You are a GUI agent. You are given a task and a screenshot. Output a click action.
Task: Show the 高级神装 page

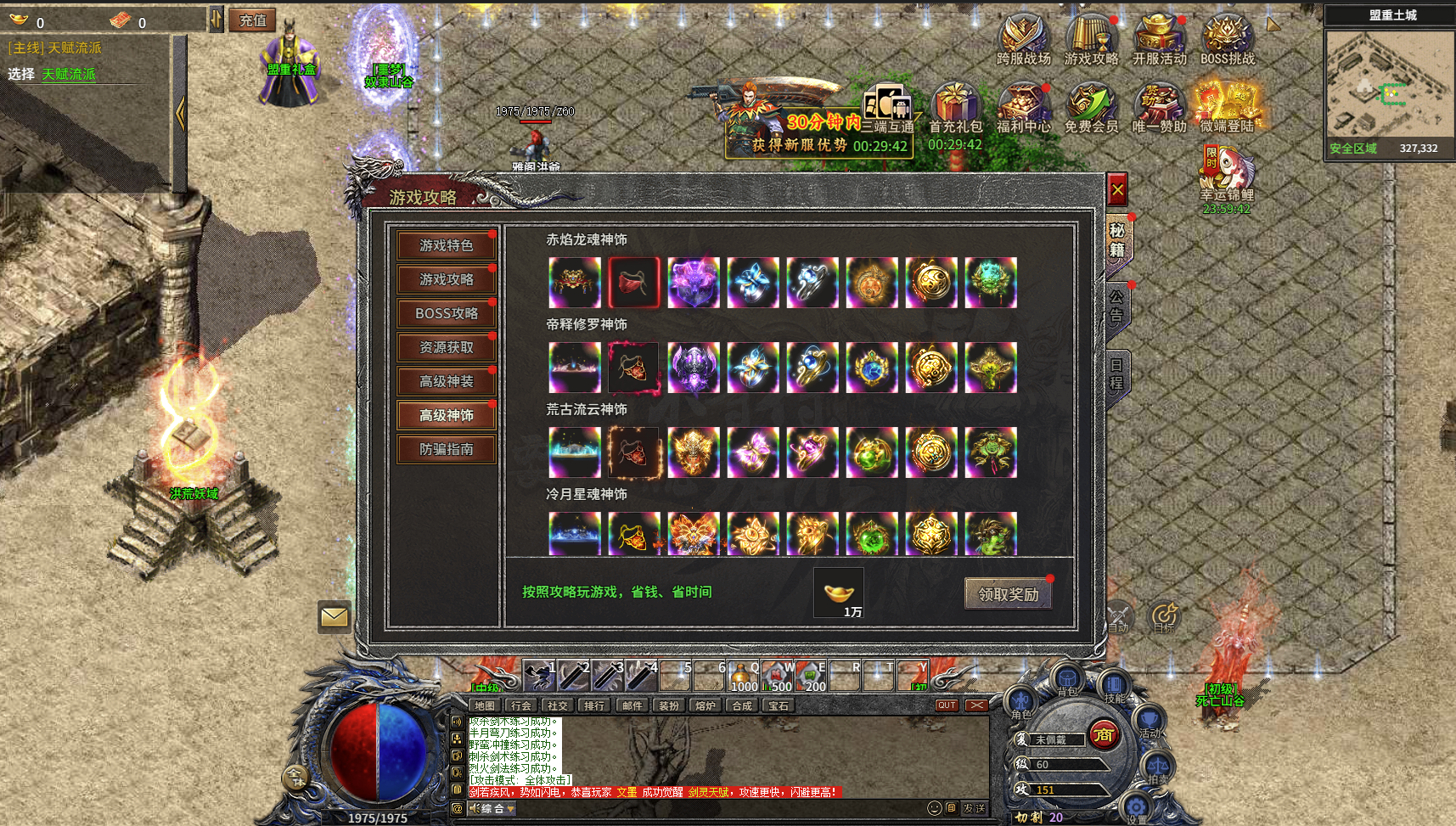446,381
